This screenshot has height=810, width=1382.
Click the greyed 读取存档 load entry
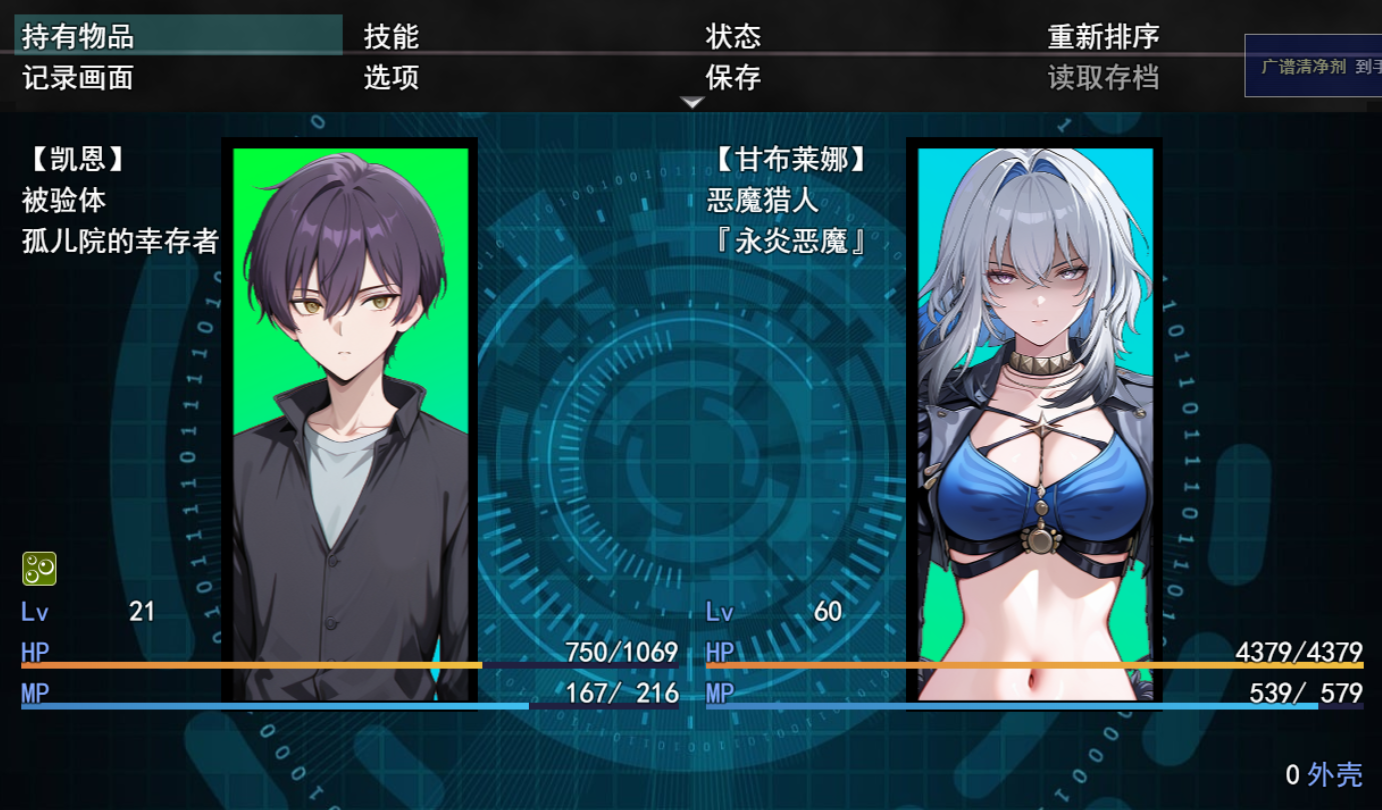point(1103,78)
